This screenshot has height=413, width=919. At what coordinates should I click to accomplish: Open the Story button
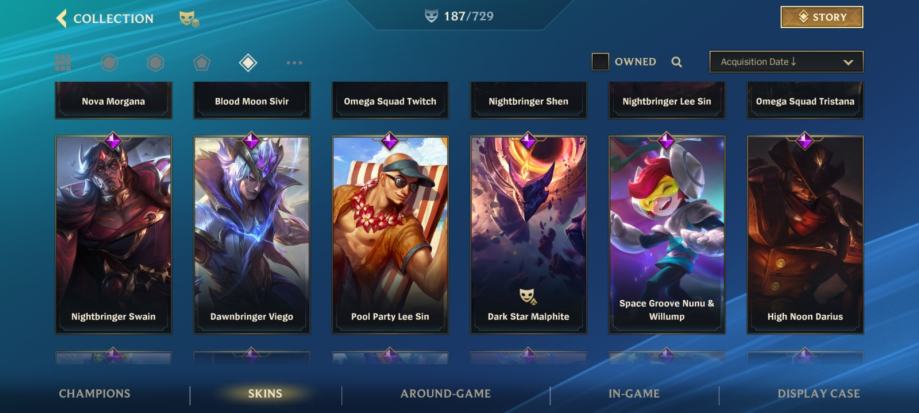pyautogui.click(x=821, y=17)
